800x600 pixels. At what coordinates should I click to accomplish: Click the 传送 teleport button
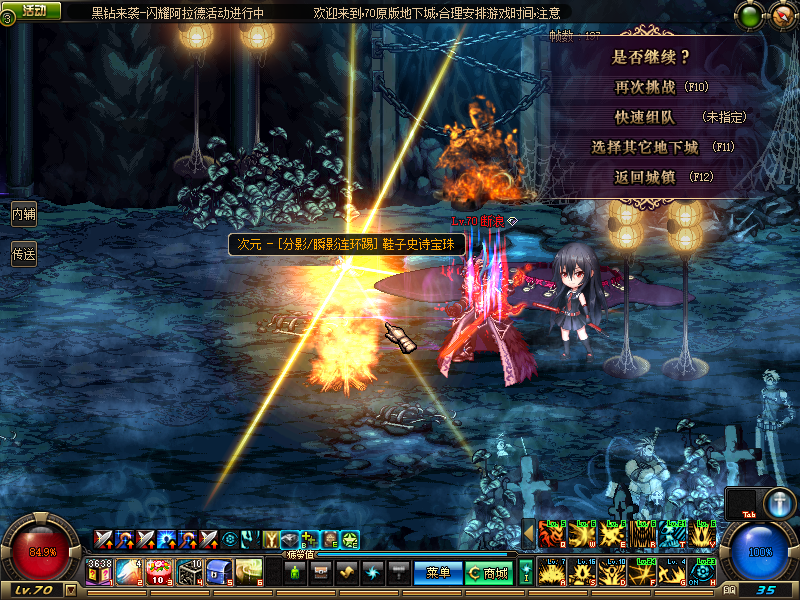(24, 255)
